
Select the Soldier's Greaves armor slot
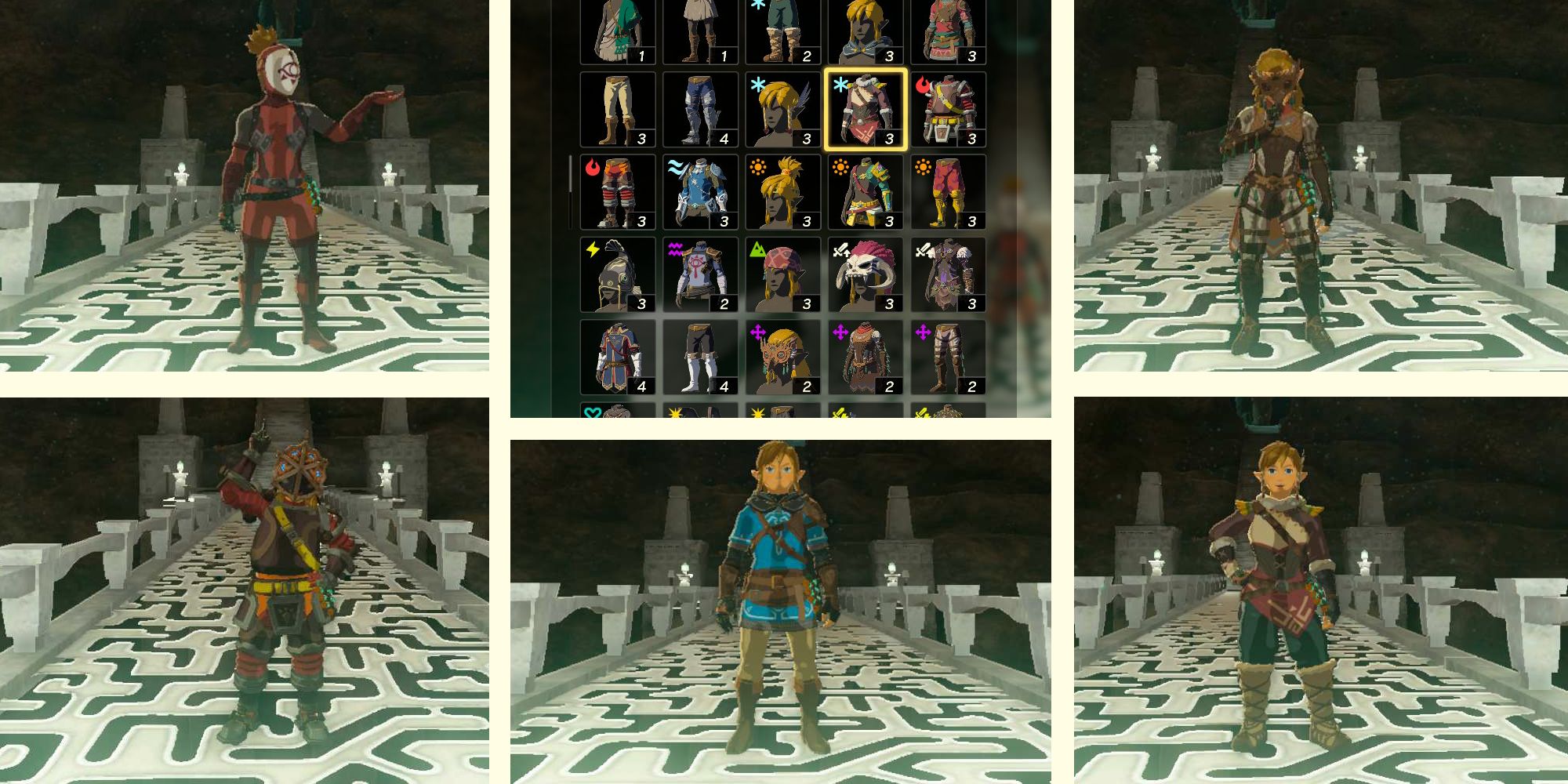700,110
